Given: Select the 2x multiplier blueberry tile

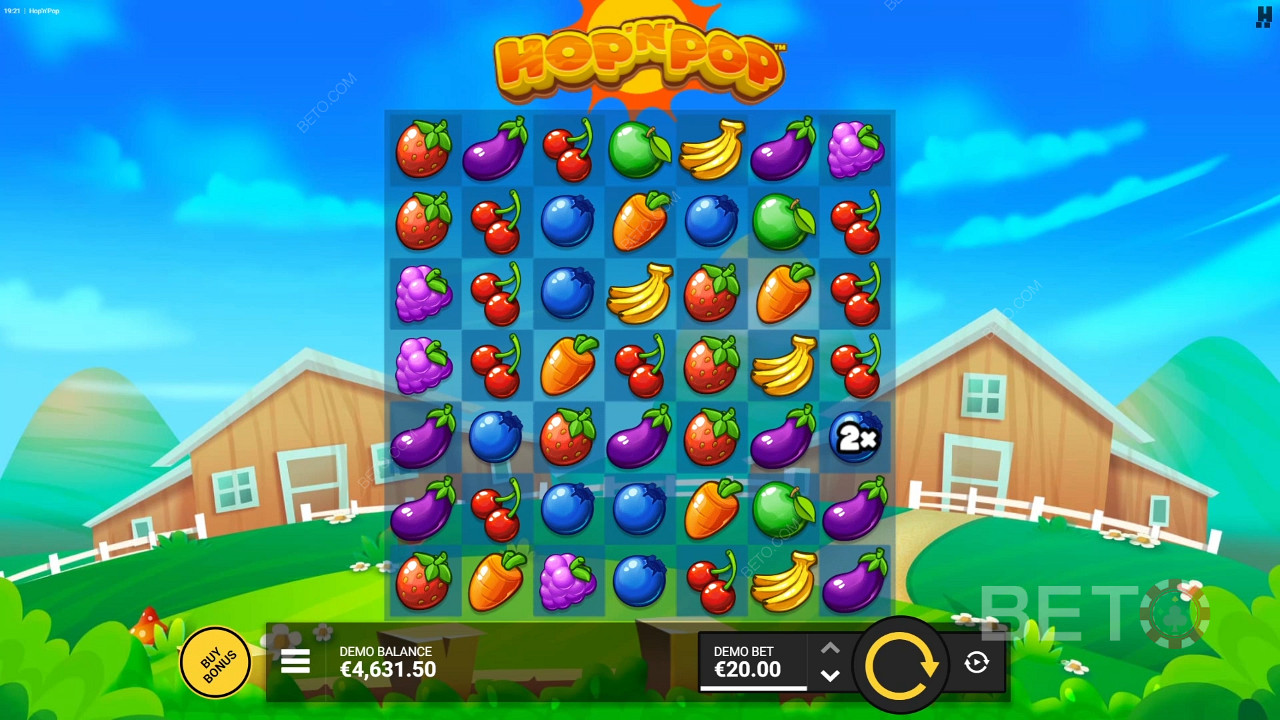Looking at the screenshot, I should [x=855, y=437].
